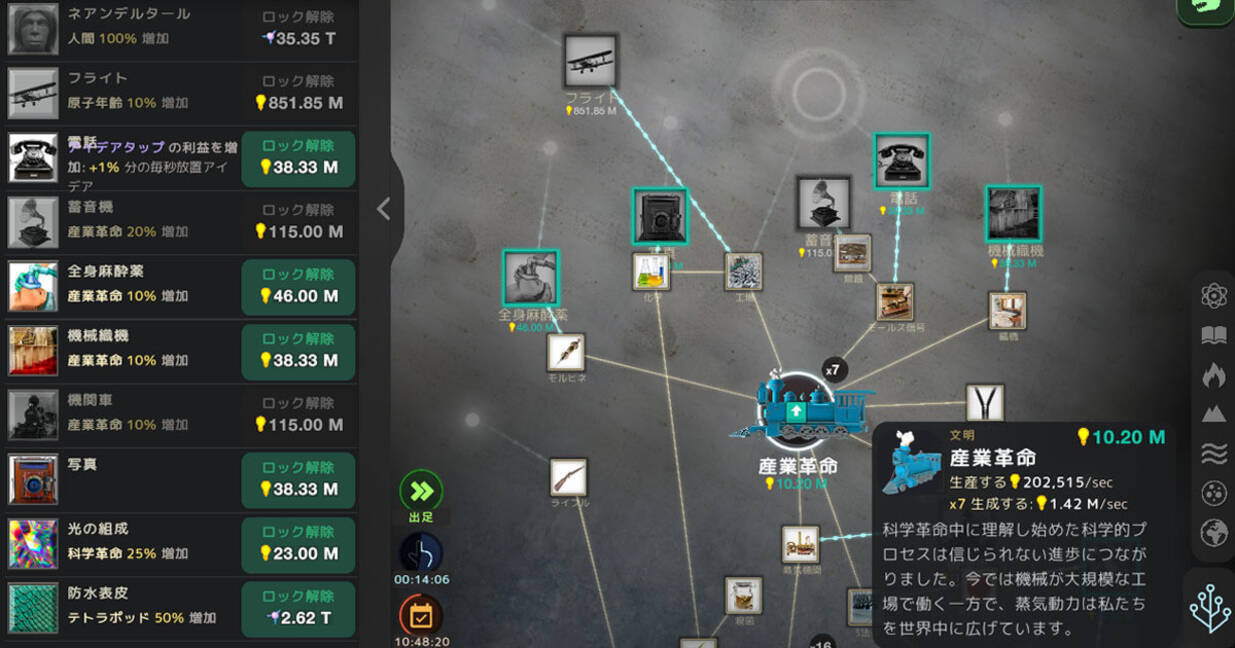Unlock the 電話 upgrade for 38.33 M

pyautogui.click(x=298, y=158)
